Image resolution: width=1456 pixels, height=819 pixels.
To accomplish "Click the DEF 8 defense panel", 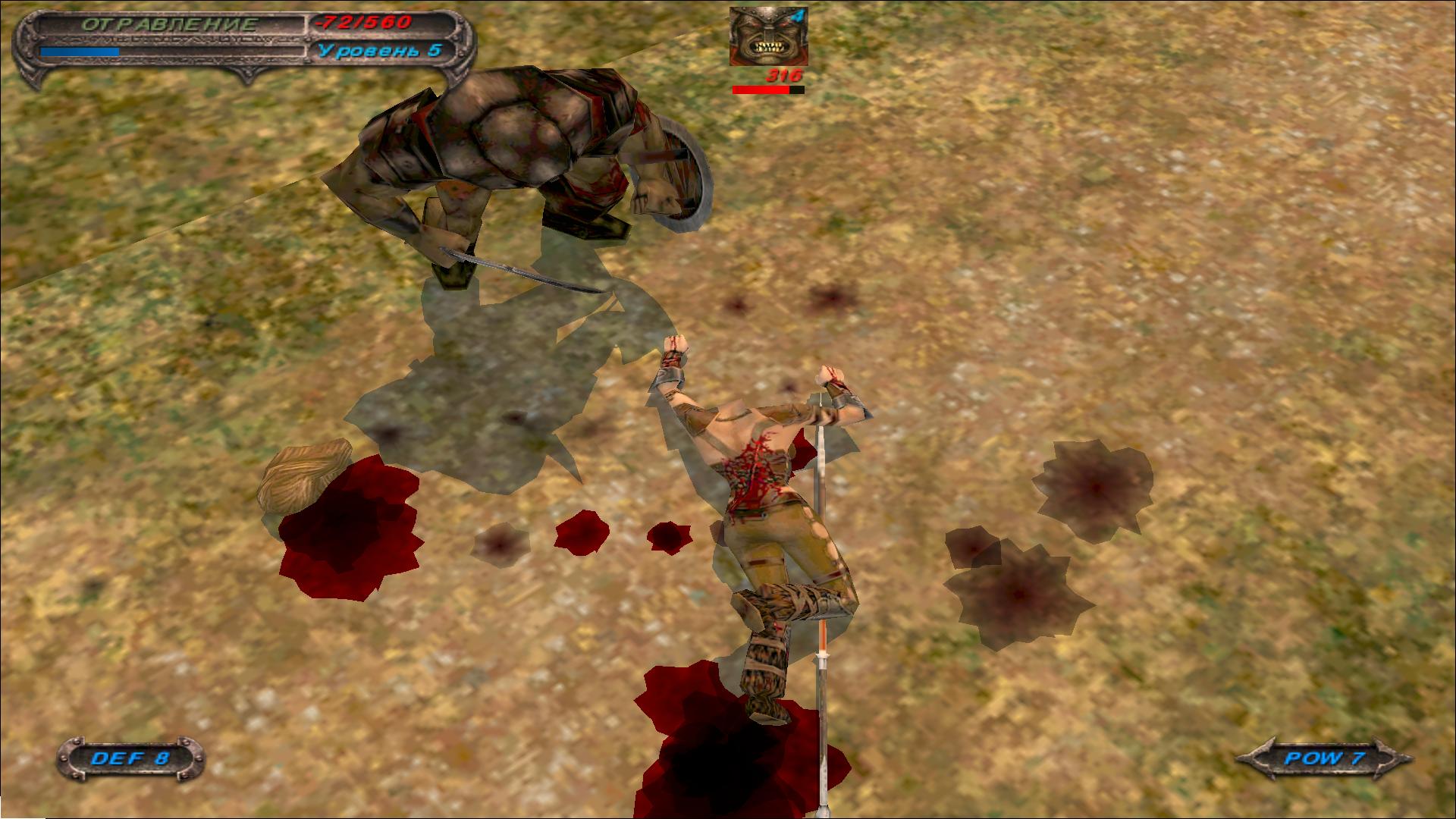I will (x=130, y=758).
